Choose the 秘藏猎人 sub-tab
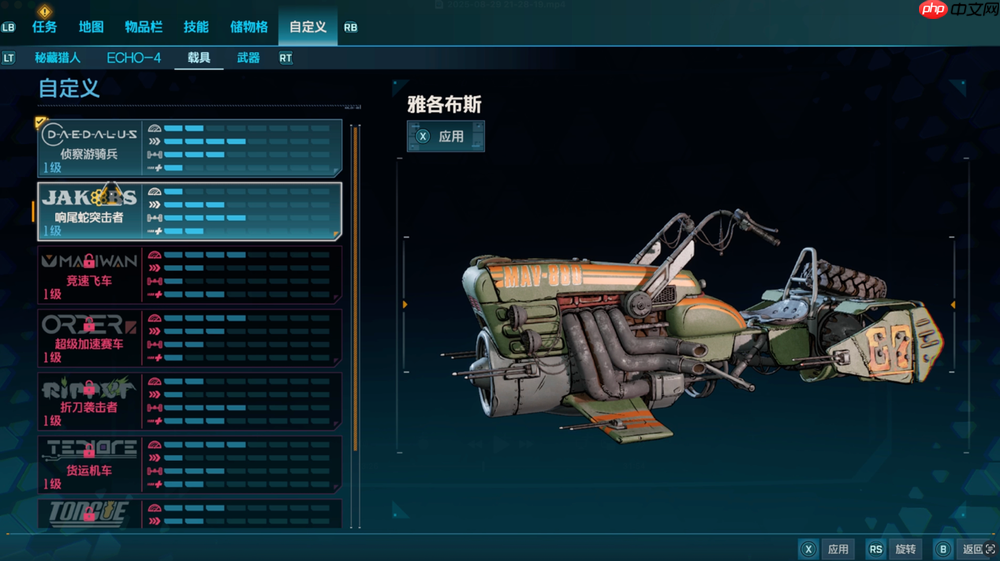1000x561 pixels. pyautogui.click(x=58, y=58)
